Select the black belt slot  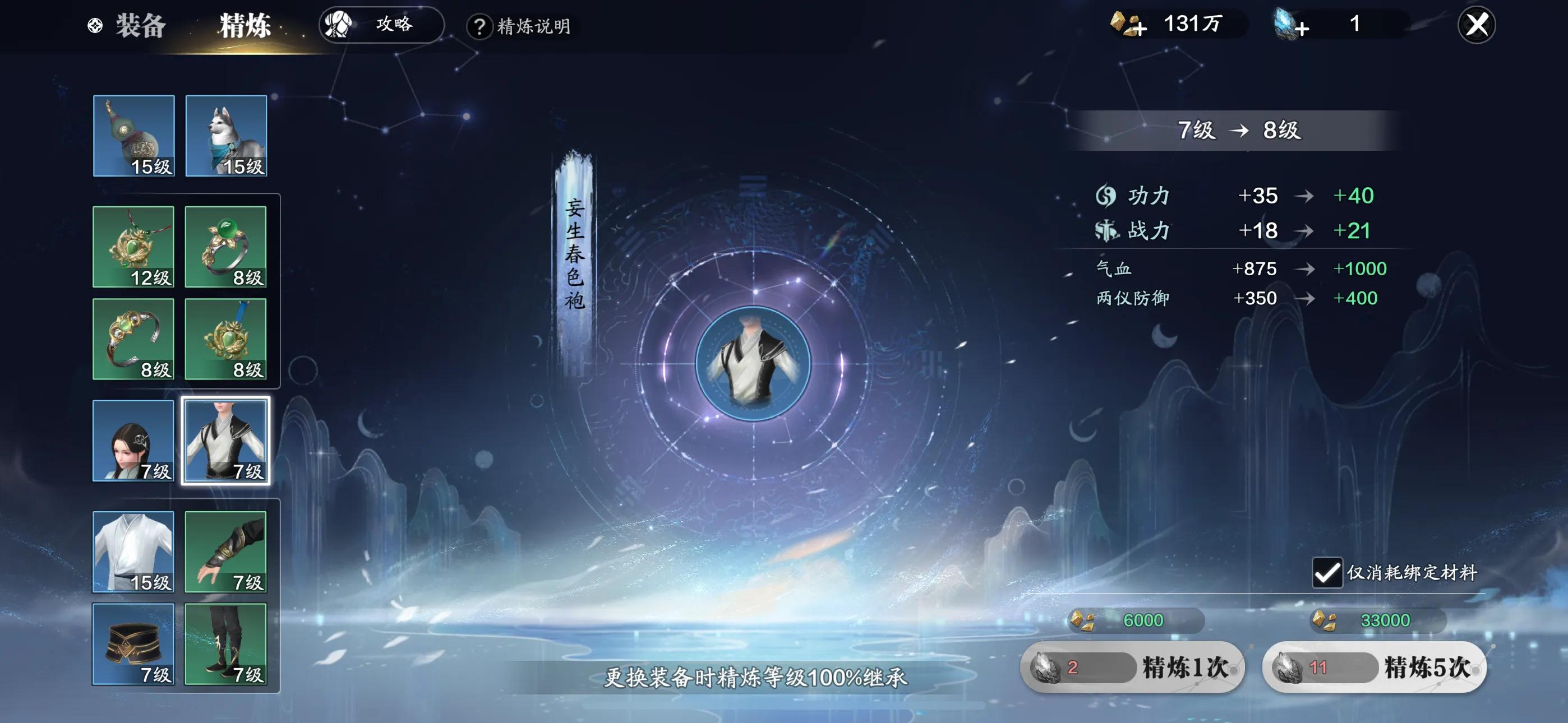click(133, 644)
